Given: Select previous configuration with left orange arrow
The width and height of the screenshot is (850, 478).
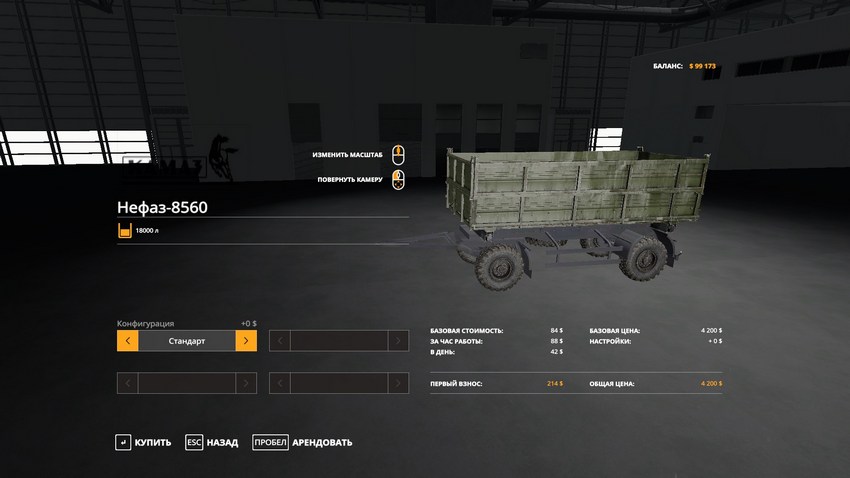Looking at the screenshot, I should (x=127, y=341).
